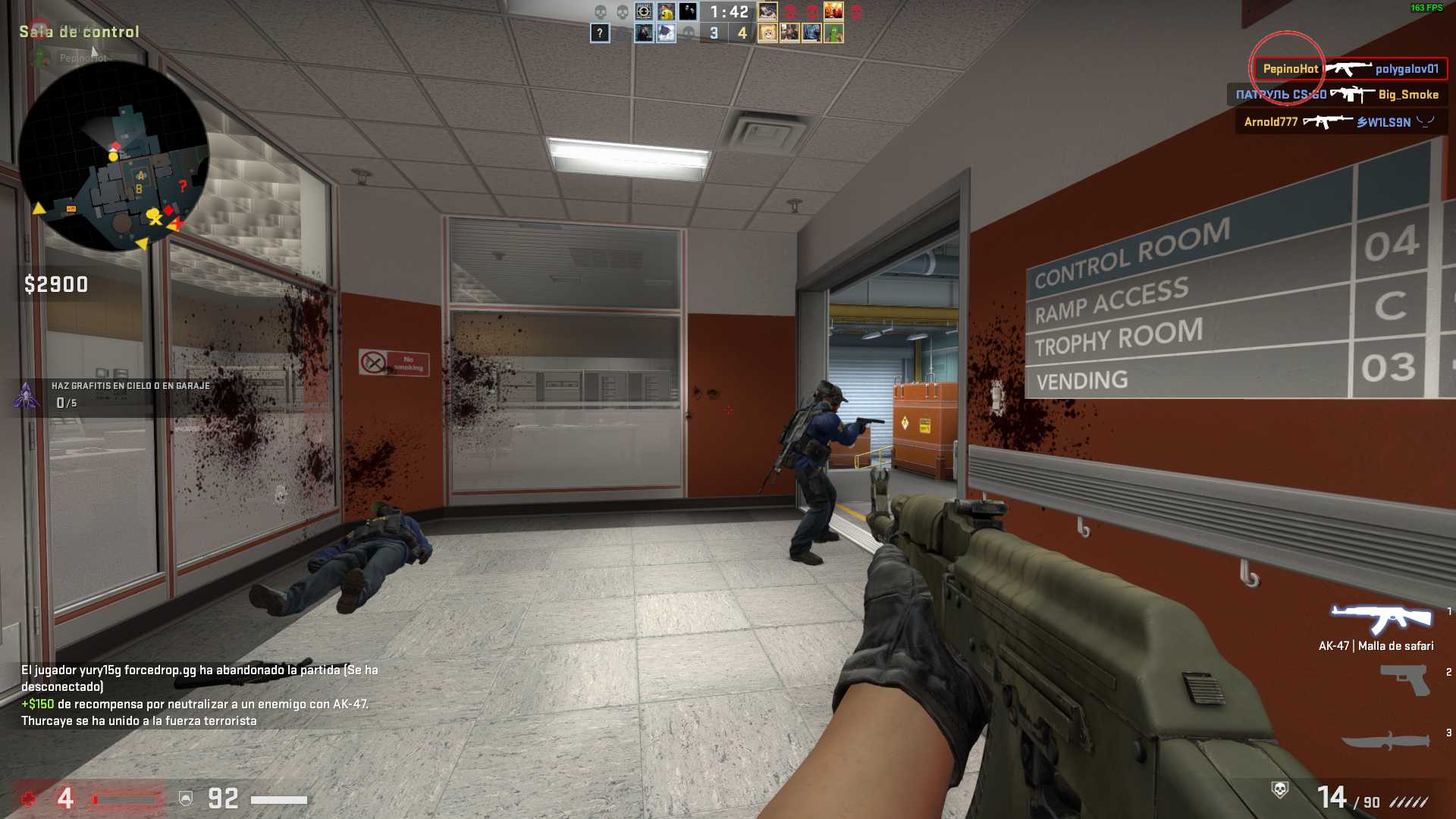Switch to the pistol weapon slot
Image resolution: width=1456 pixels, height=819 pixels.
1405,679
